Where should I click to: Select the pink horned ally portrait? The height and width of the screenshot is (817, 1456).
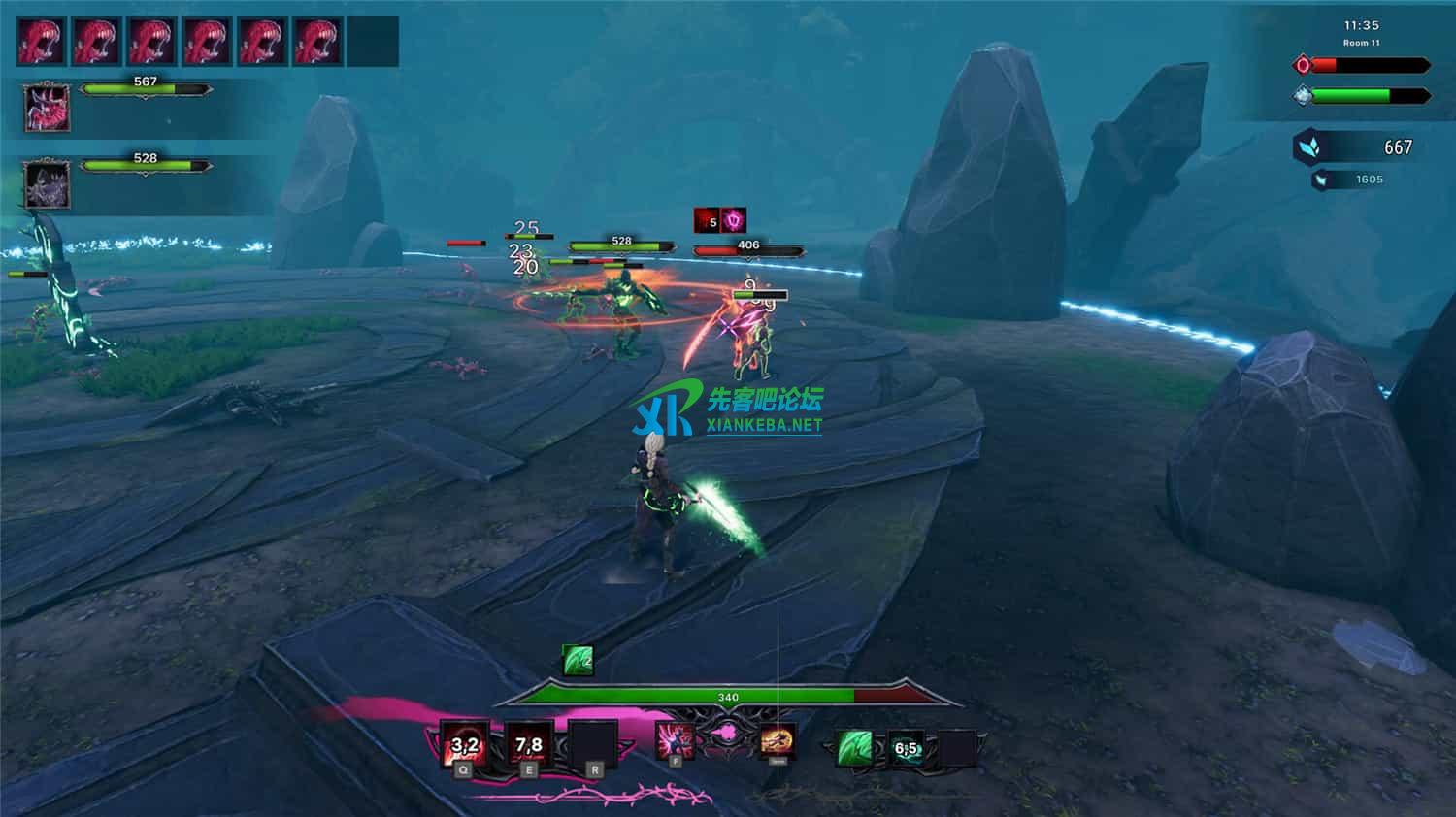[47, 108]
